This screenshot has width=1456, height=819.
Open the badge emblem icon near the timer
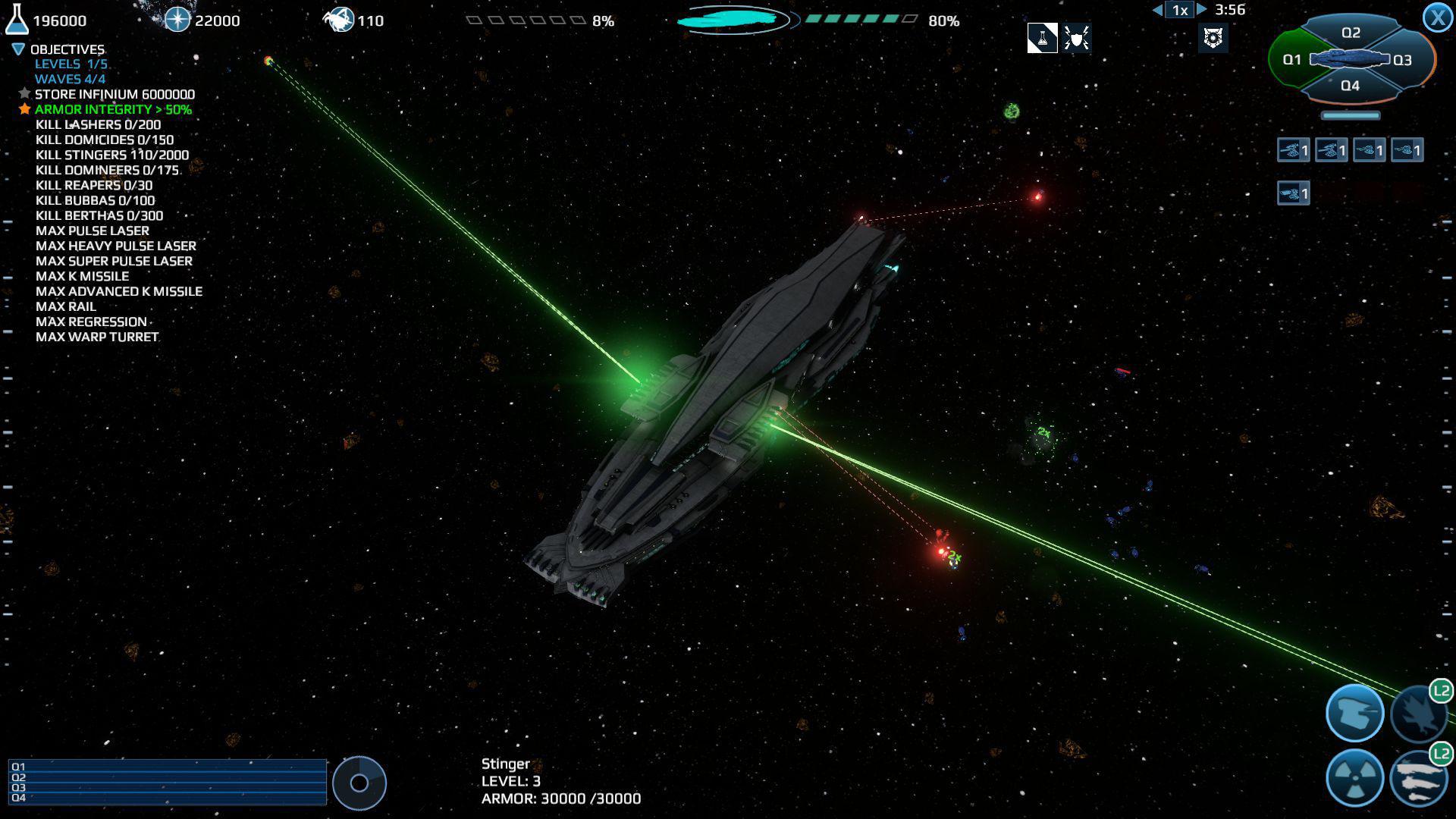coord(1213,38)
